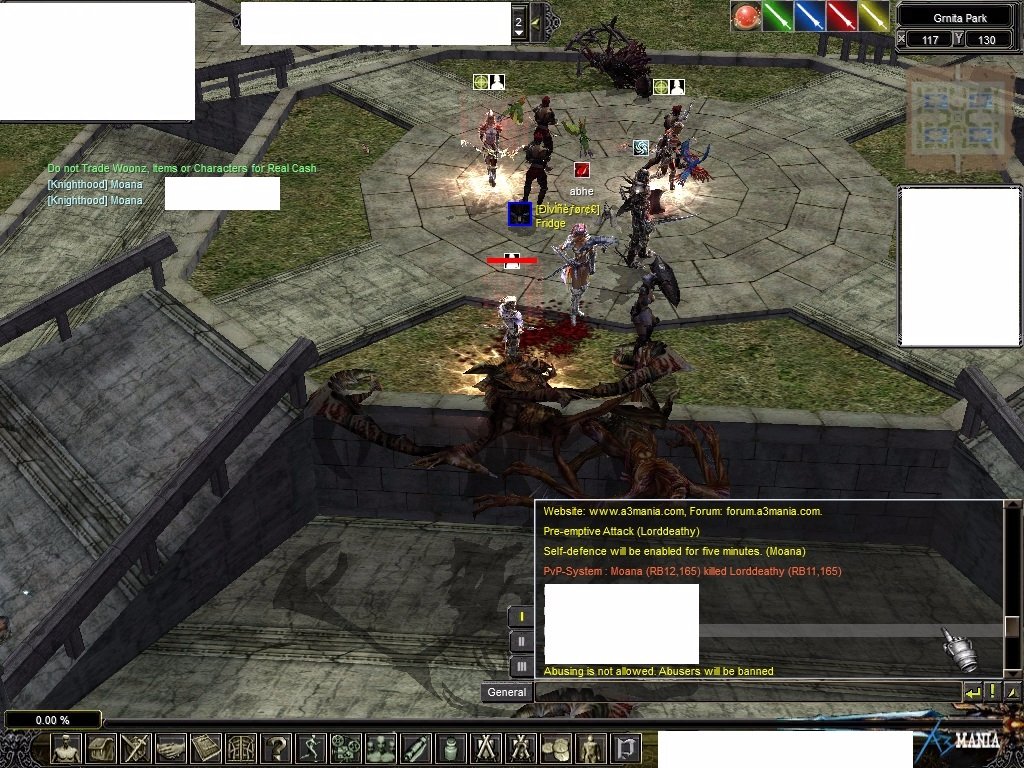1024x768 pixels.
Task: Click the chat send enter-arrow button
Action: click(x=972, y=692)
